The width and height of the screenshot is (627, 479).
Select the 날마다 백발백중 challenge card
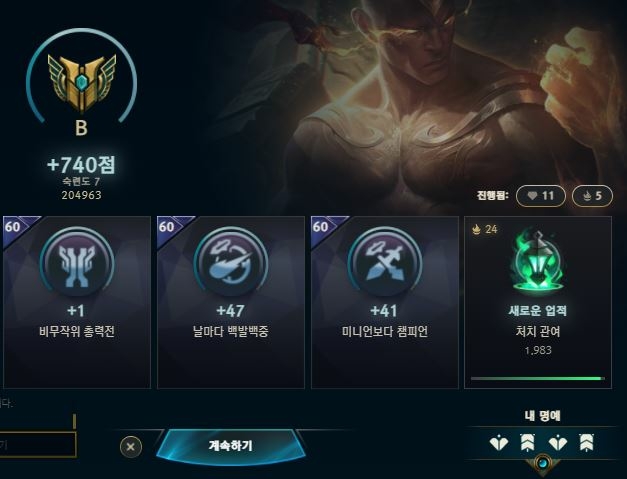point(230,301)
